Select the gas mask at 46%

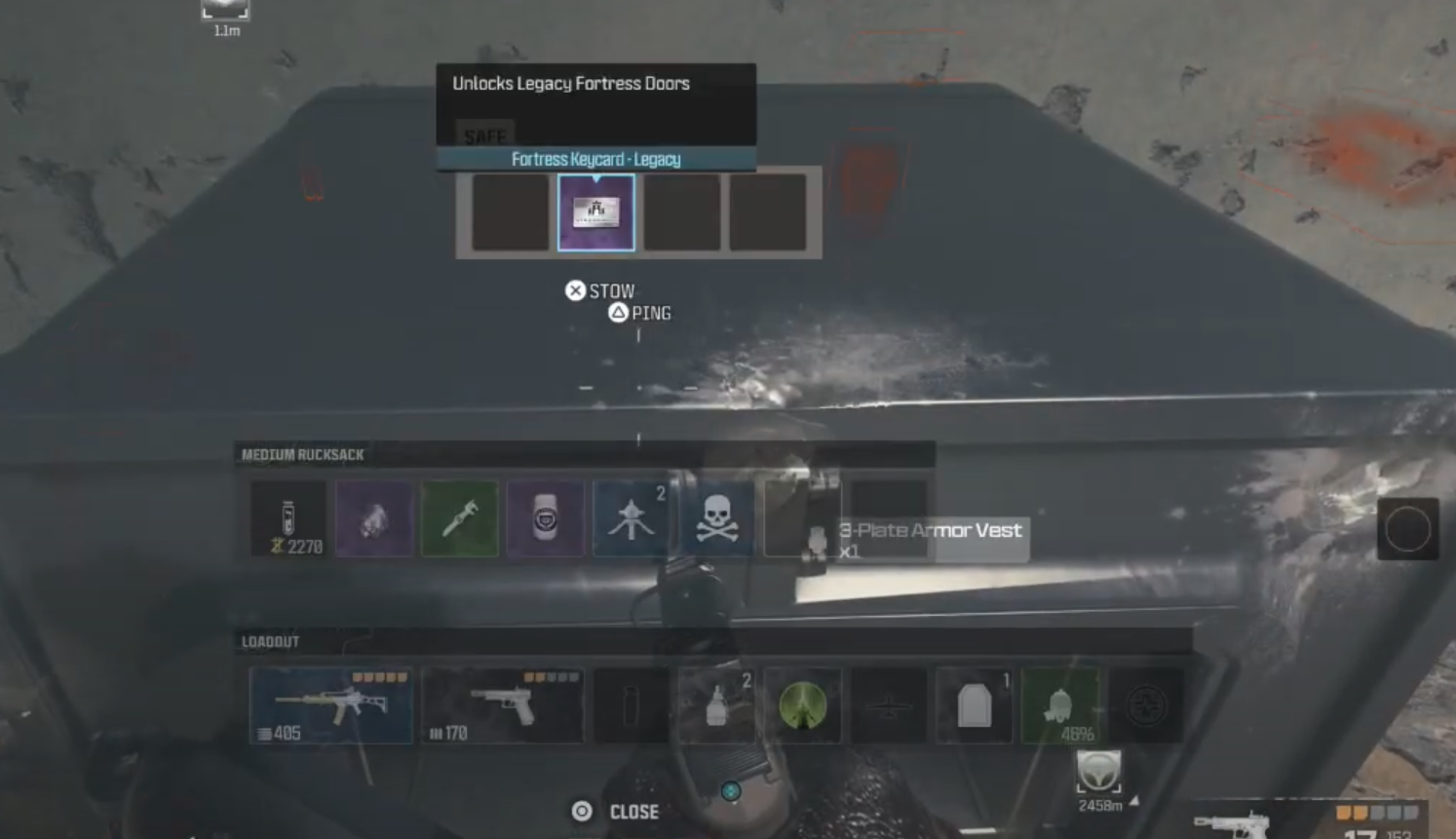(1060, 706)
